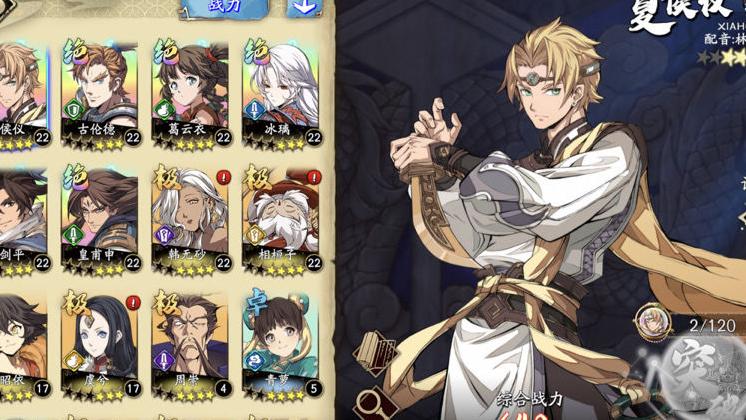Tap the hero fragment portrait icon

pyautogui.click(x=652, y=319)
